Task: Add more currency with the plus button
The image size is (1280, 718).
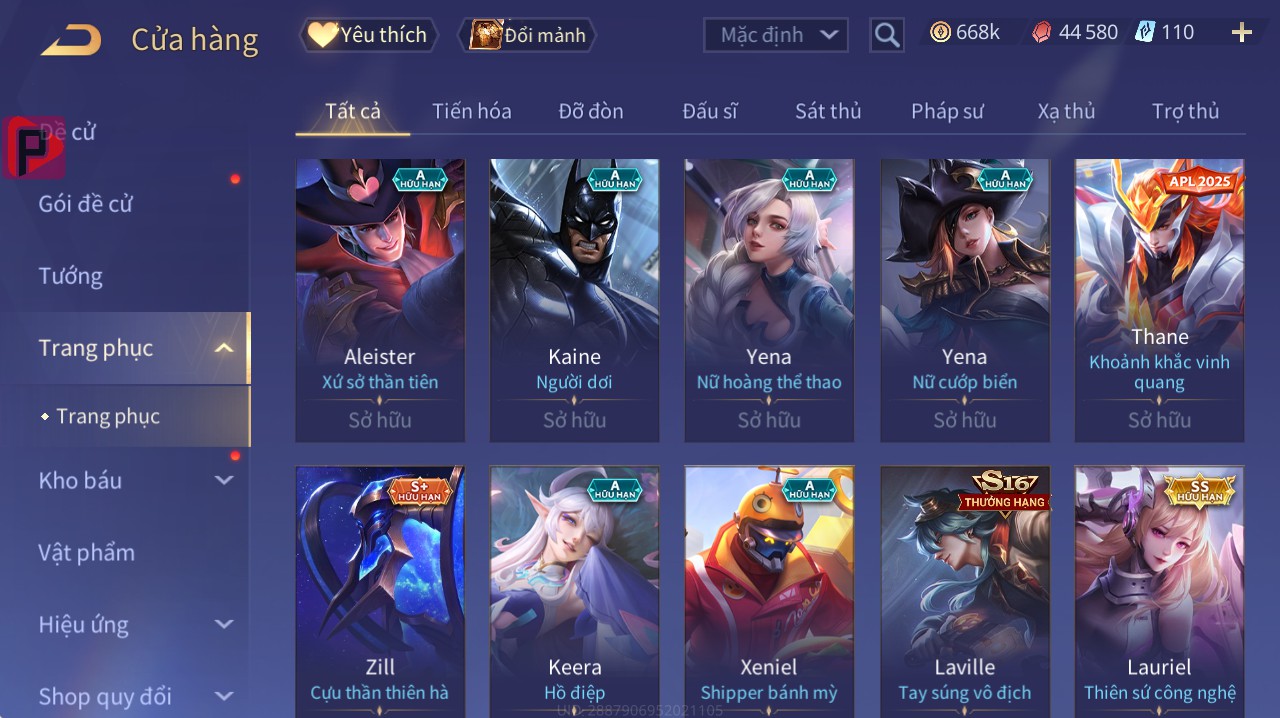Action: click(1241, 33)
